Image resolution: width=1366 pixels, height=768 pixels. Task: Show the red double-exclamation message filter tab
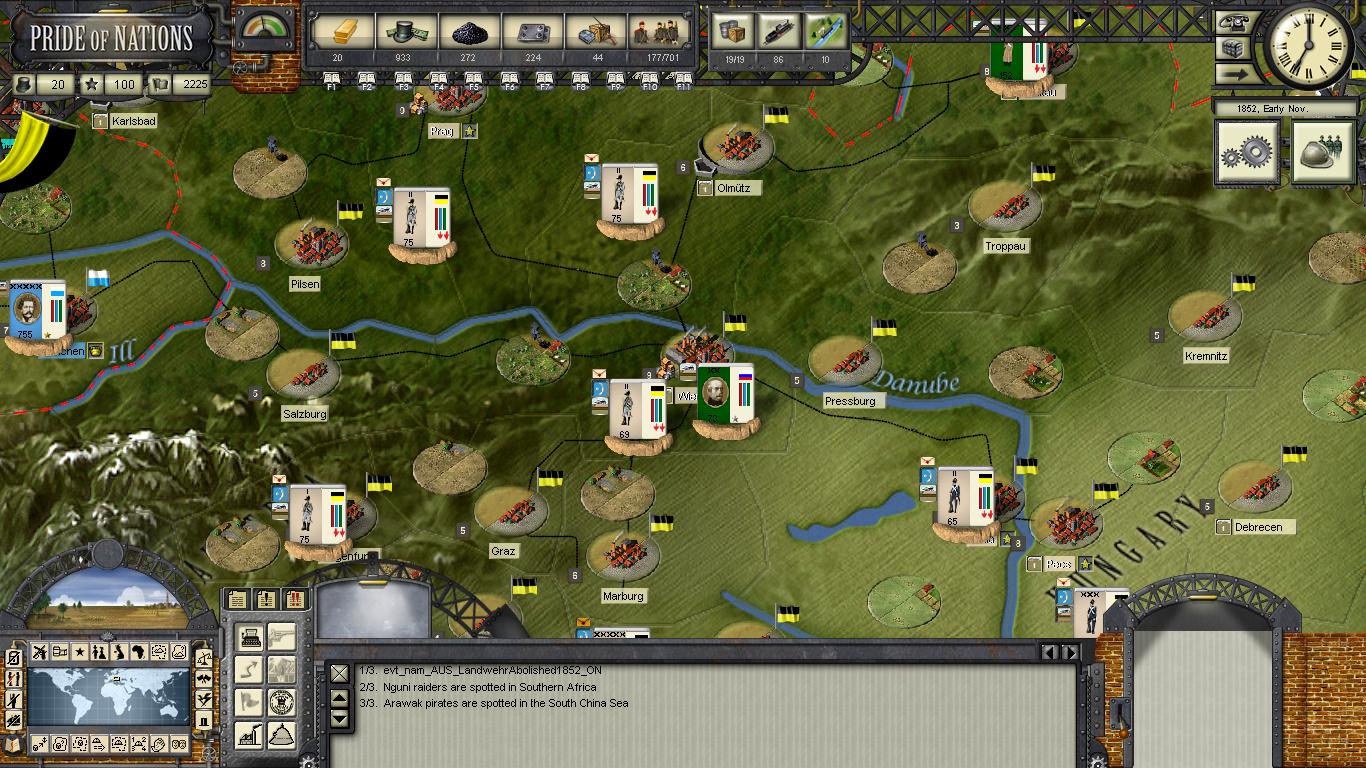[295, 600]
